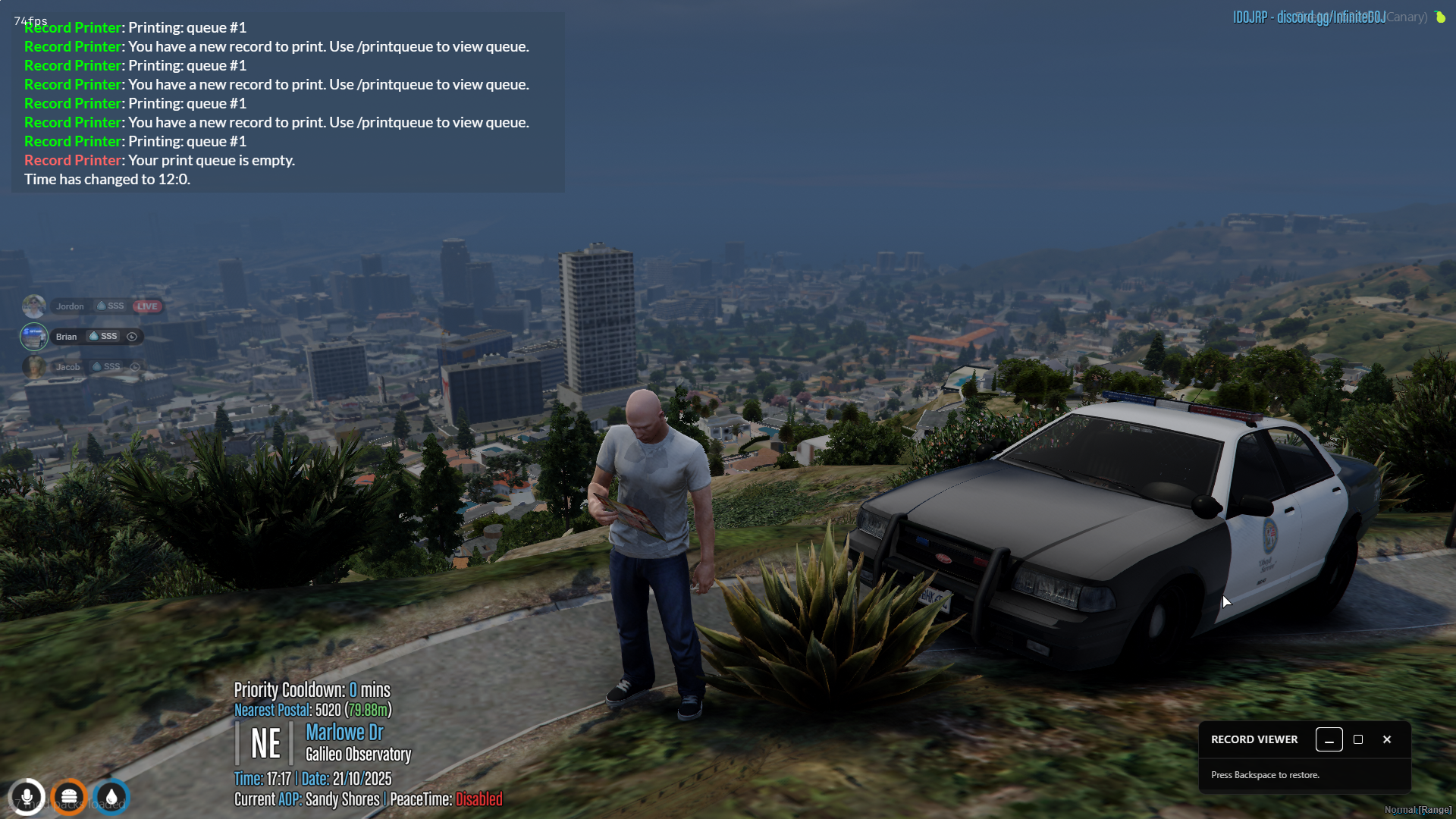Viewport: 1456px width, 819px height.
Task: Click the water drop thirst icon
Action: pos(111,797)
